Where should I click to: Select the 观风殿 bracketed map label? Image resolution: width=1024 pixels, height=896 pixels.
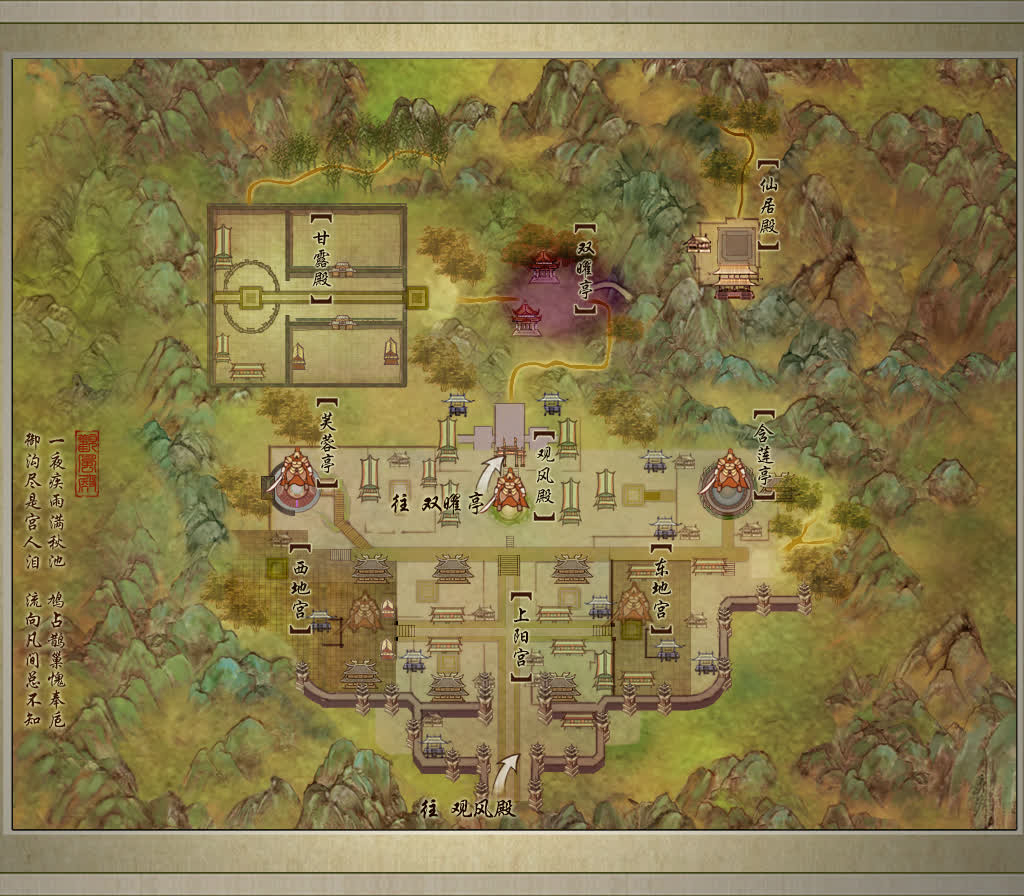[544, 476]
